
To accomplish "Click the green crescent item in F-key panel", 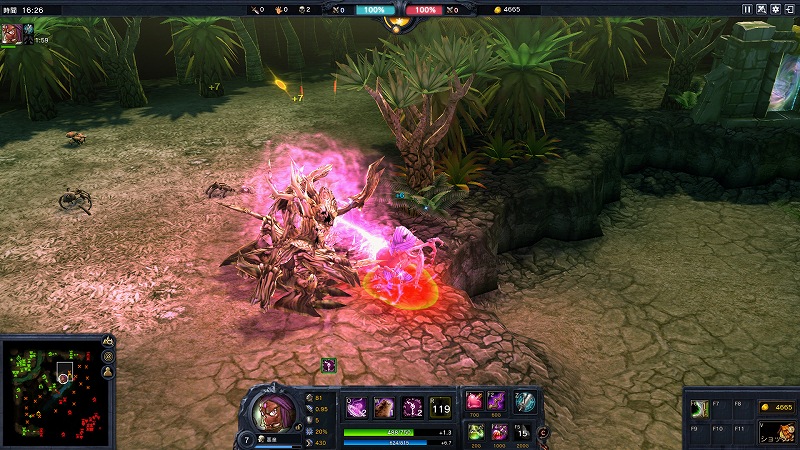I will coord(701,407).
